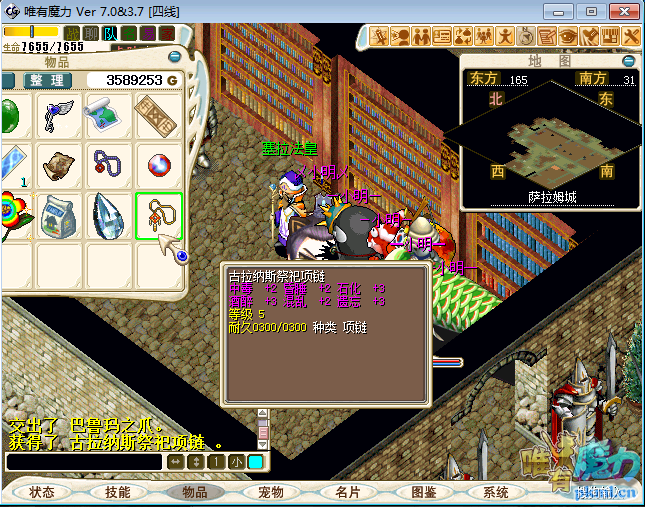This screenshot has width=645, height=507.
Task: Select the 古拉纳斯祭祀项链 necklace slot
Action: point(159,215)
